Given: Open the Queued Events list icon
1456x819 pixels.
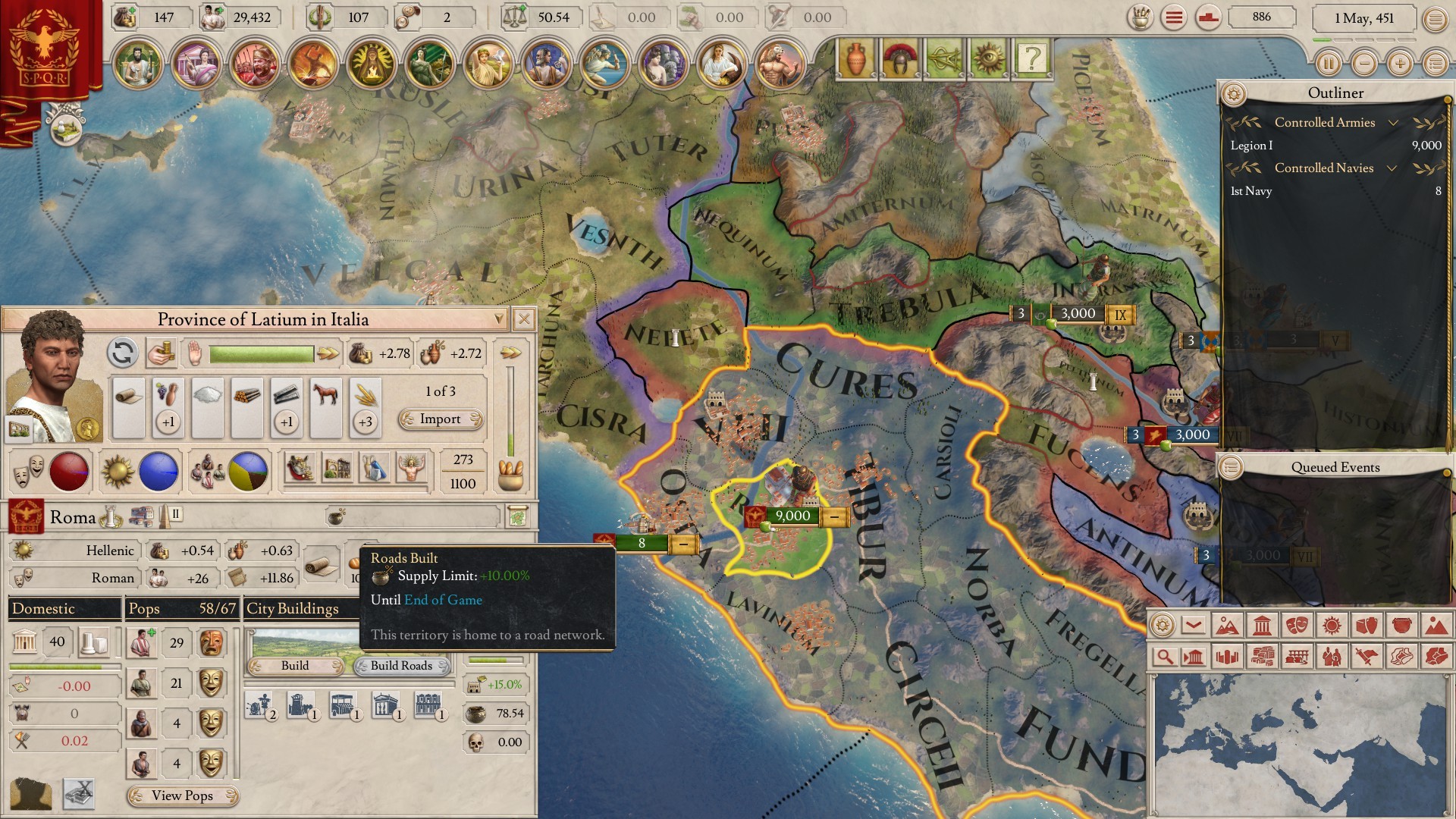Looking at the screenshot, I should click(1231, 467).
